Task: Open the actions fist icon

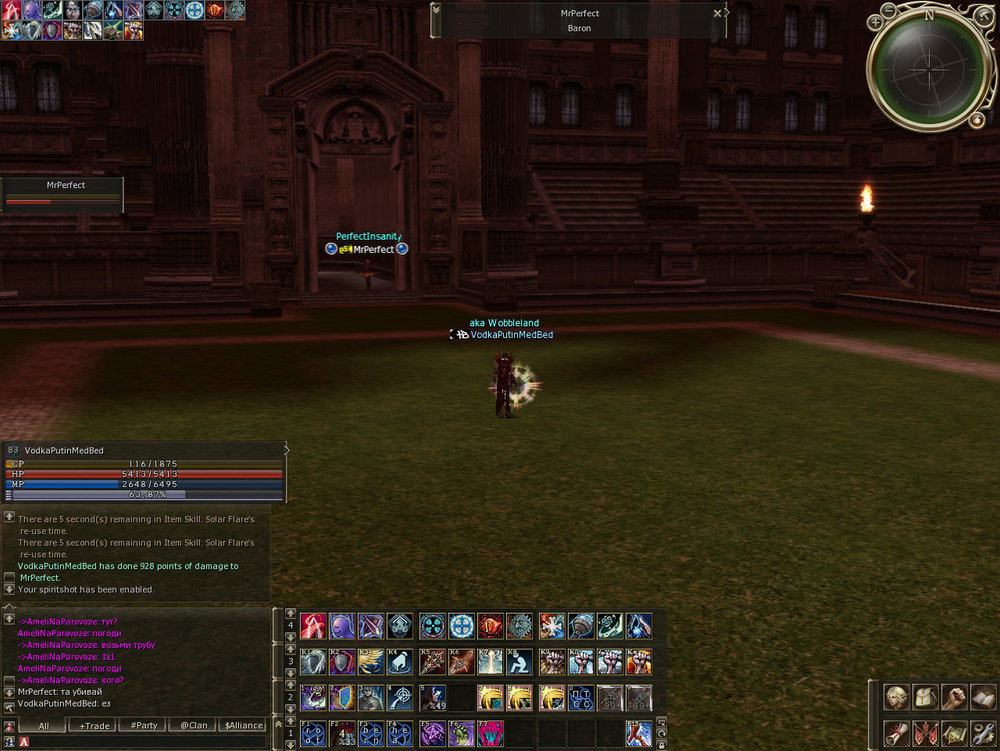Action: pos(953,697)
